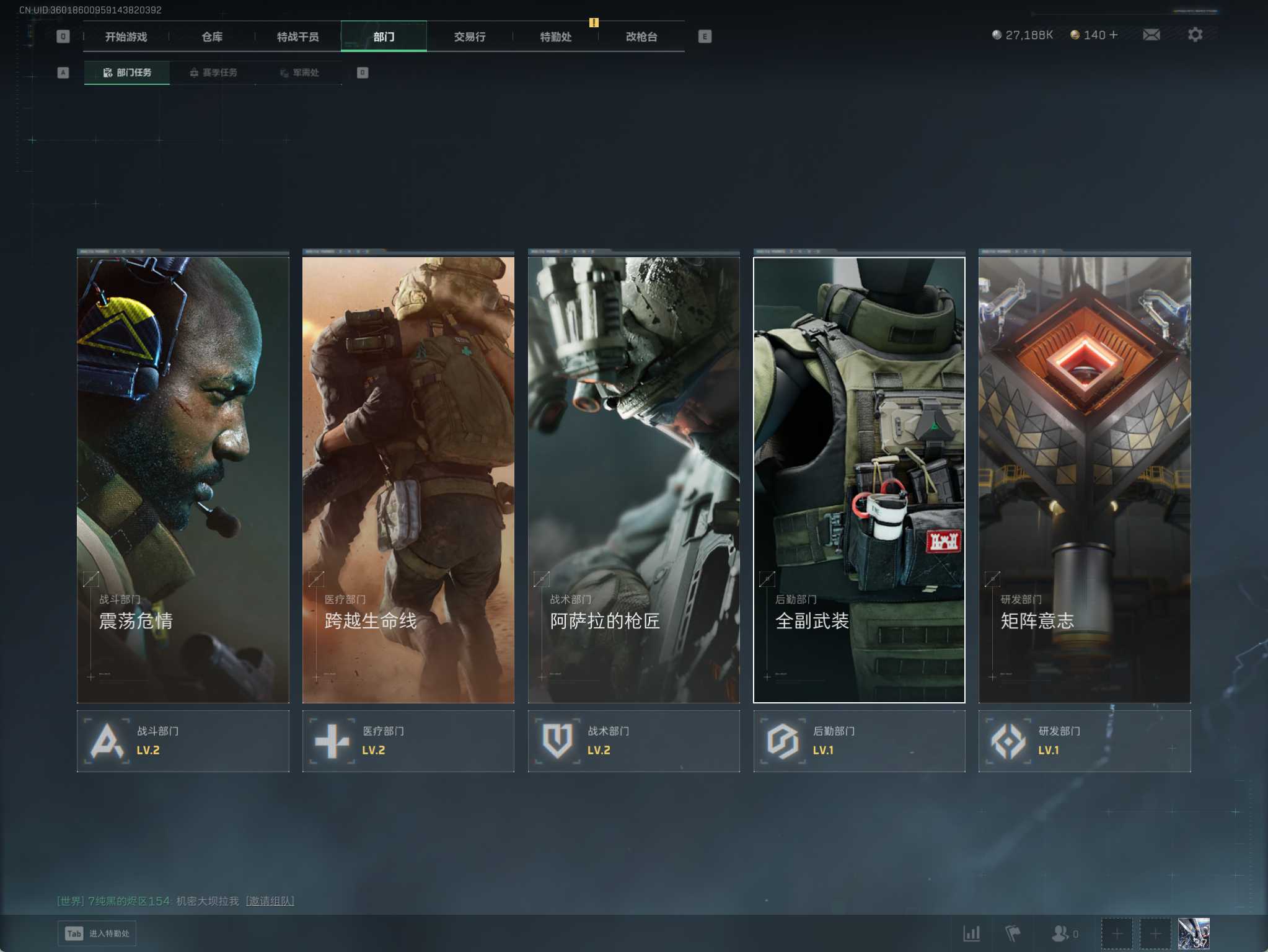Click the player avatar thumbnail

coord(1193,933)
